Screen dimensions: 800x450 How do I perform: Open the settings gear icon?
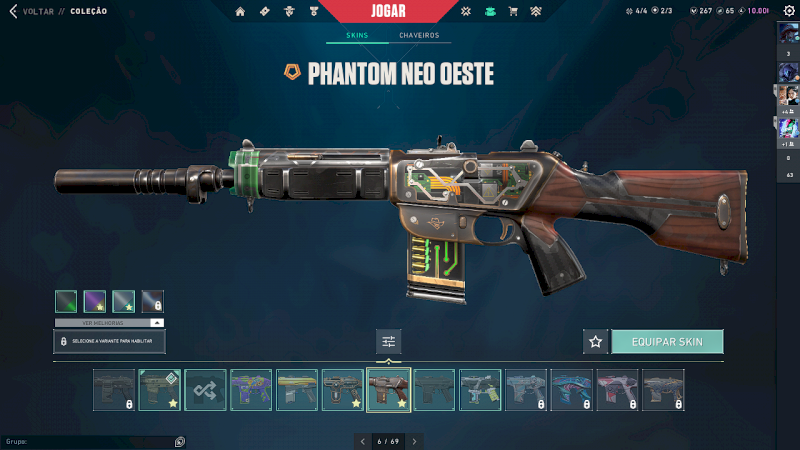coord(788,11)
